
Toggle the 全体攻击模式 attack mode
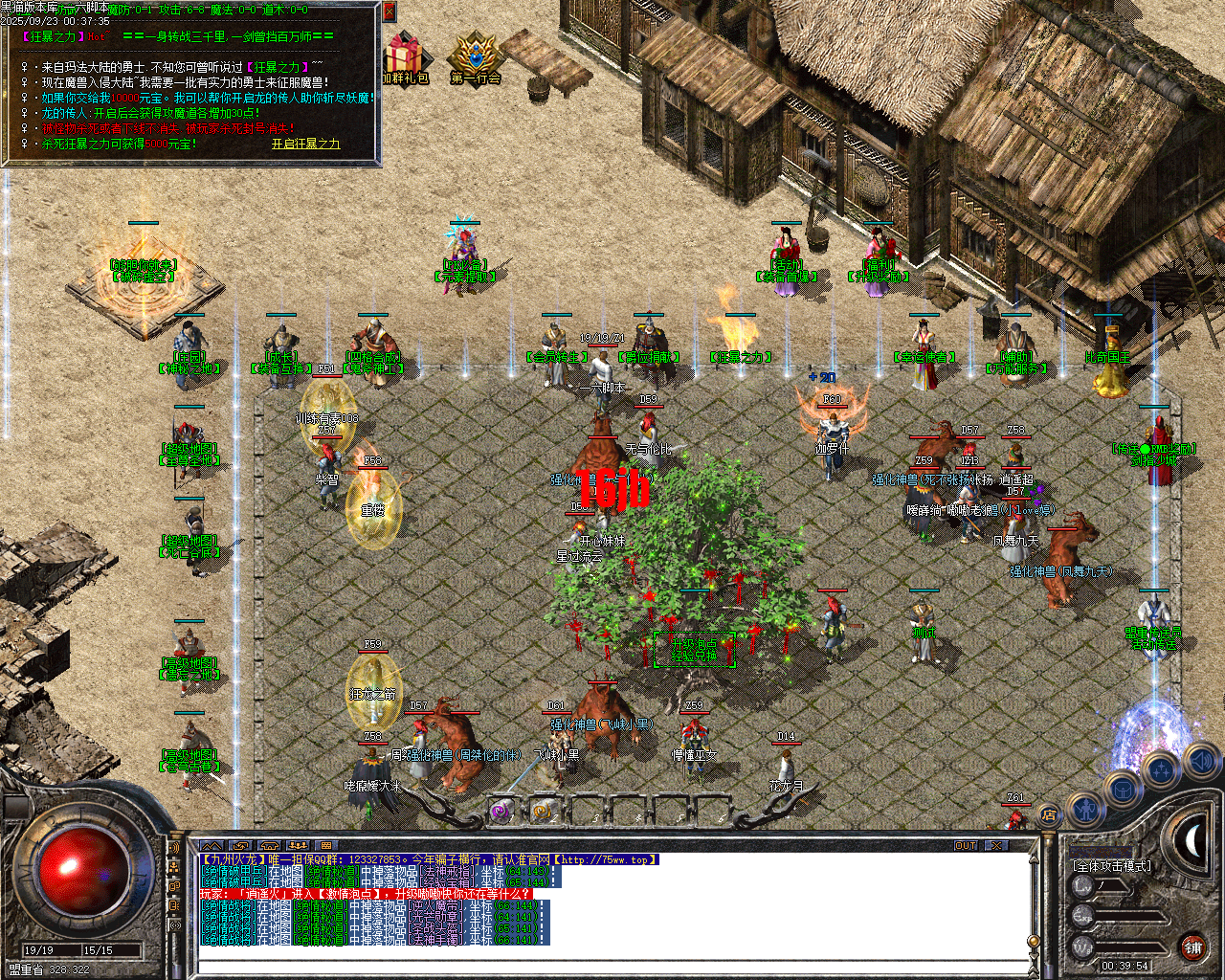[x=1112, y=865]
